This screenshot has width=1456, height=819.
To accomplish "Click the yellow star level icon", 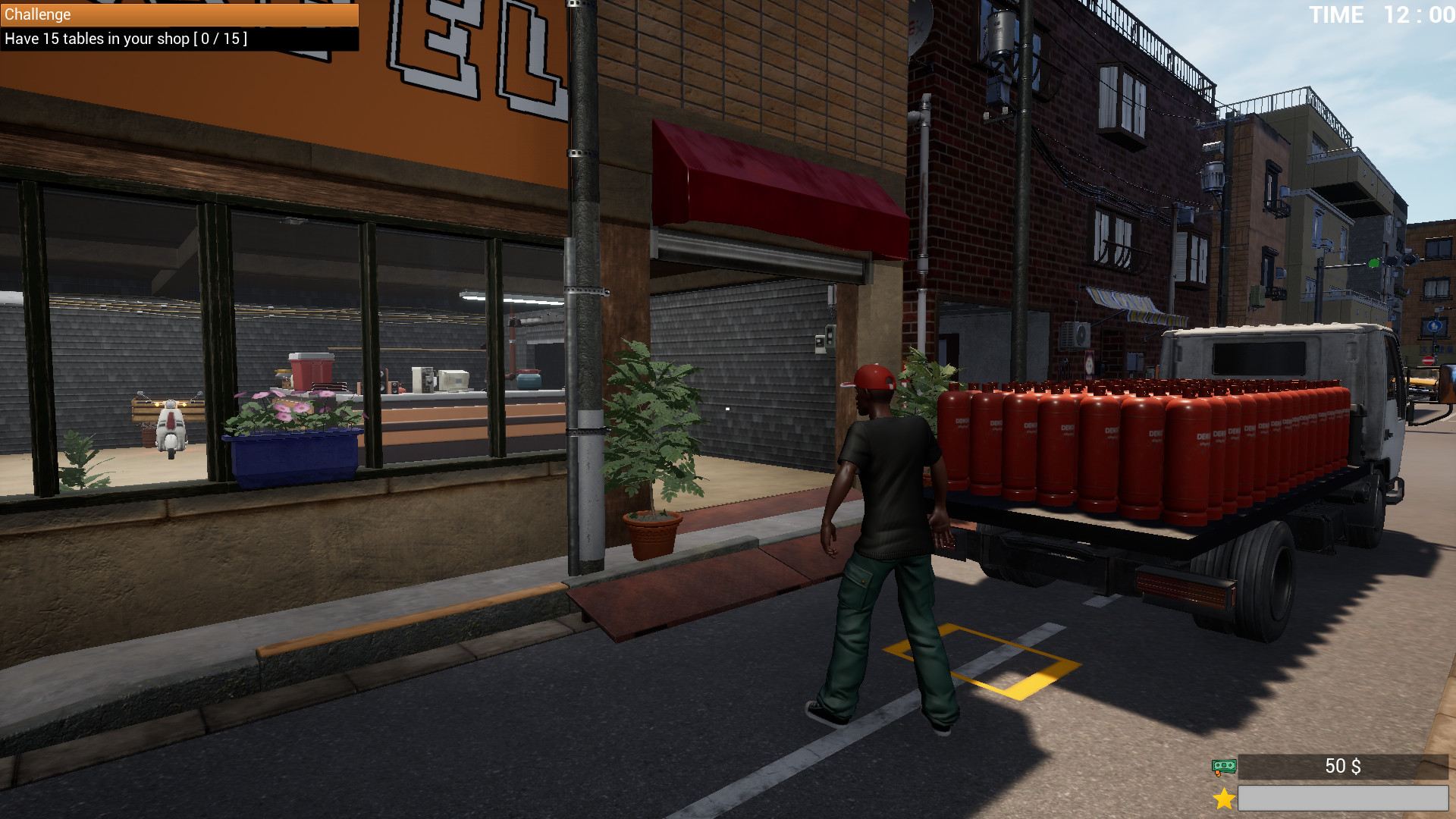I will tap(1223, 797).
